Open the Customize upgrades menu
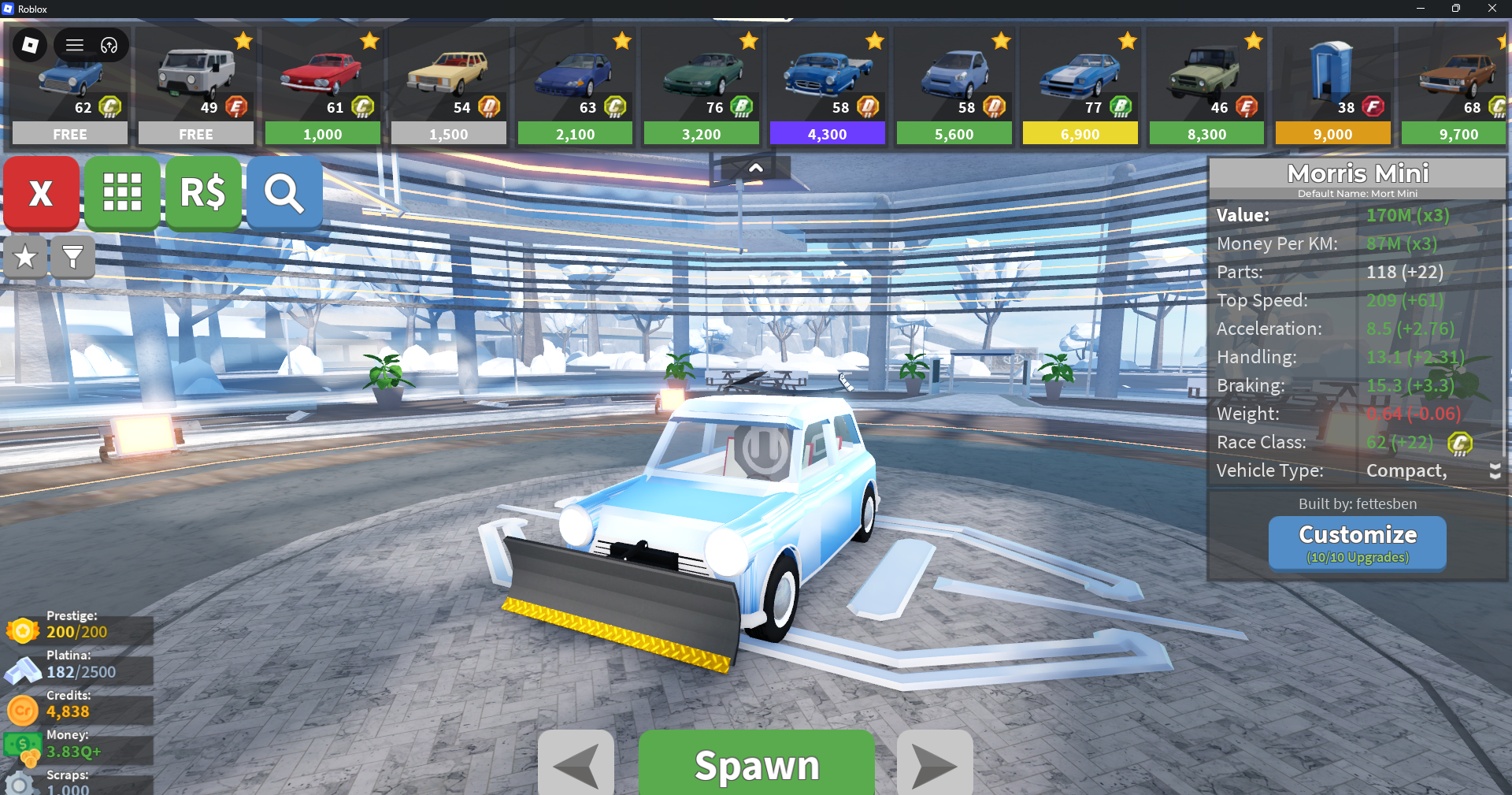This screenshot has width=1512, height=795. tap(1357, 543)
